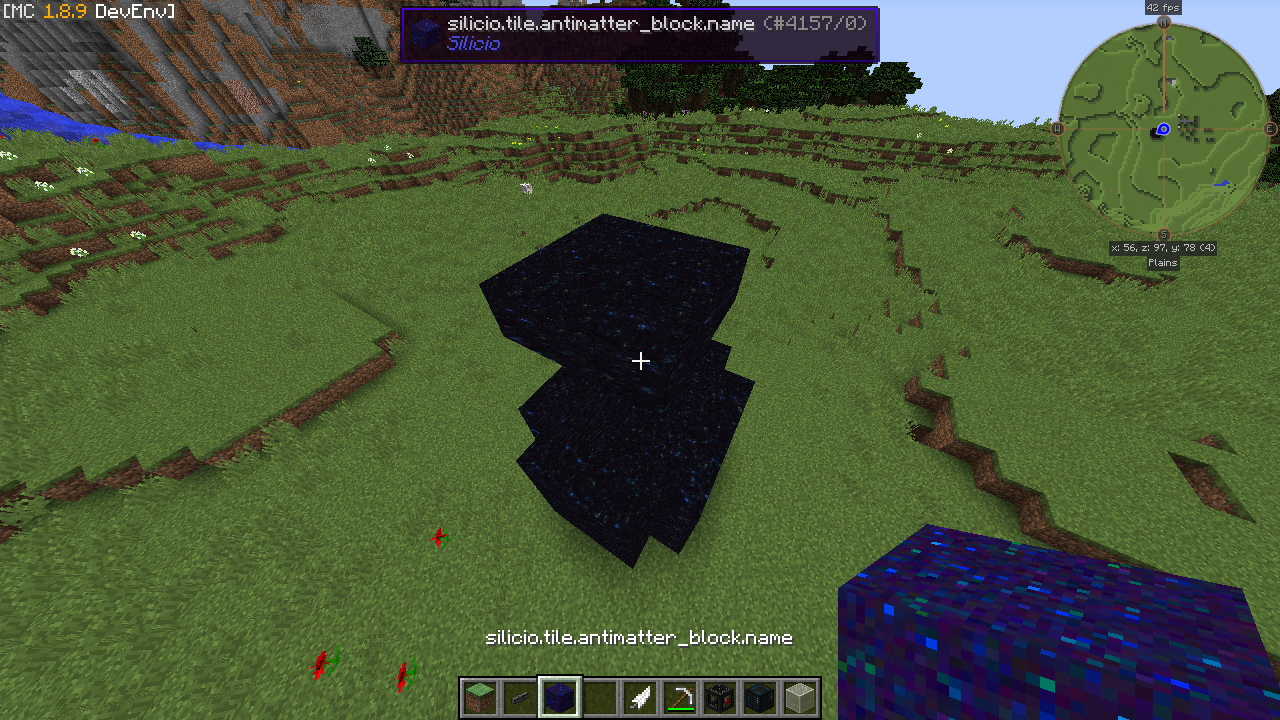Select the black caged machine block slot
Viewport: 1280px width, 720px height.
tap(720, 697)
